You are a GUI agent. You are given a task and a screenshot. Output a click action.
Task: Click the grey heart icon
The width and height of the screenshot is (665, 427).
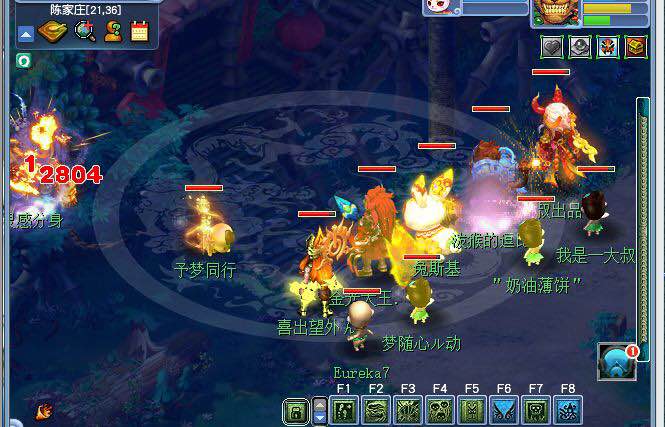click(552, 47)
